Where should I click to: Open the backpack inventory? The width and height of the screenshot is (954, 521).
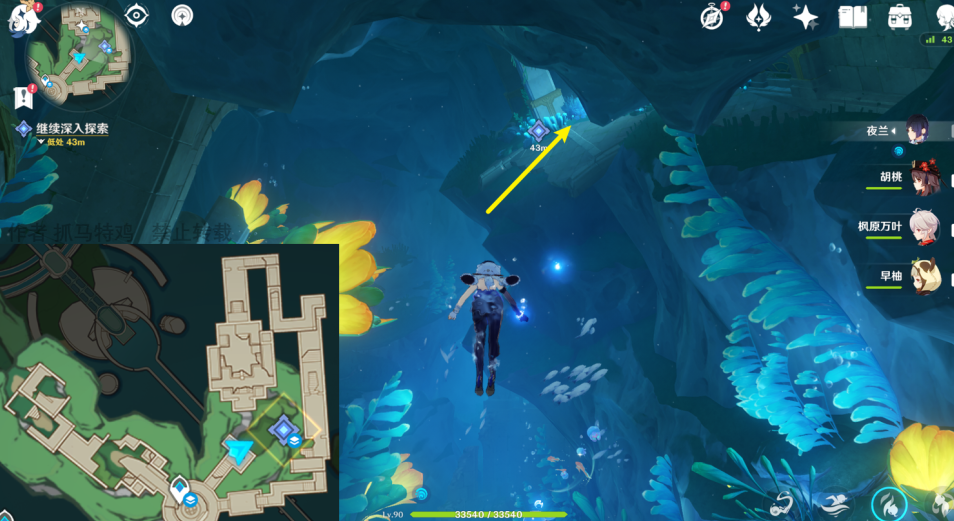coord(899,17)
